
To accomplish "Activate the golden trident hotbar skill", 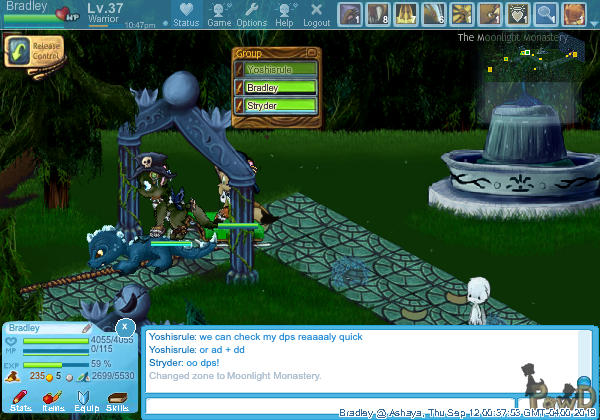I will tap(405, 14).
